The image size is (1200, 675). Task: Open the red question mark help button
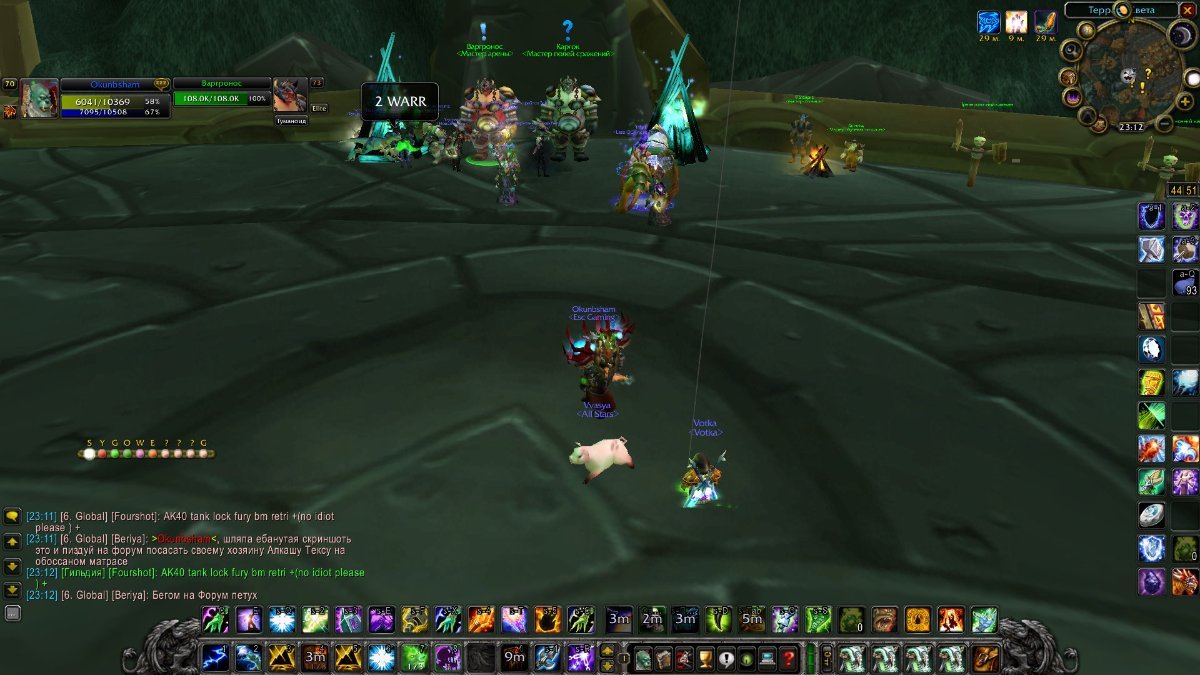(x=789, y=659)
